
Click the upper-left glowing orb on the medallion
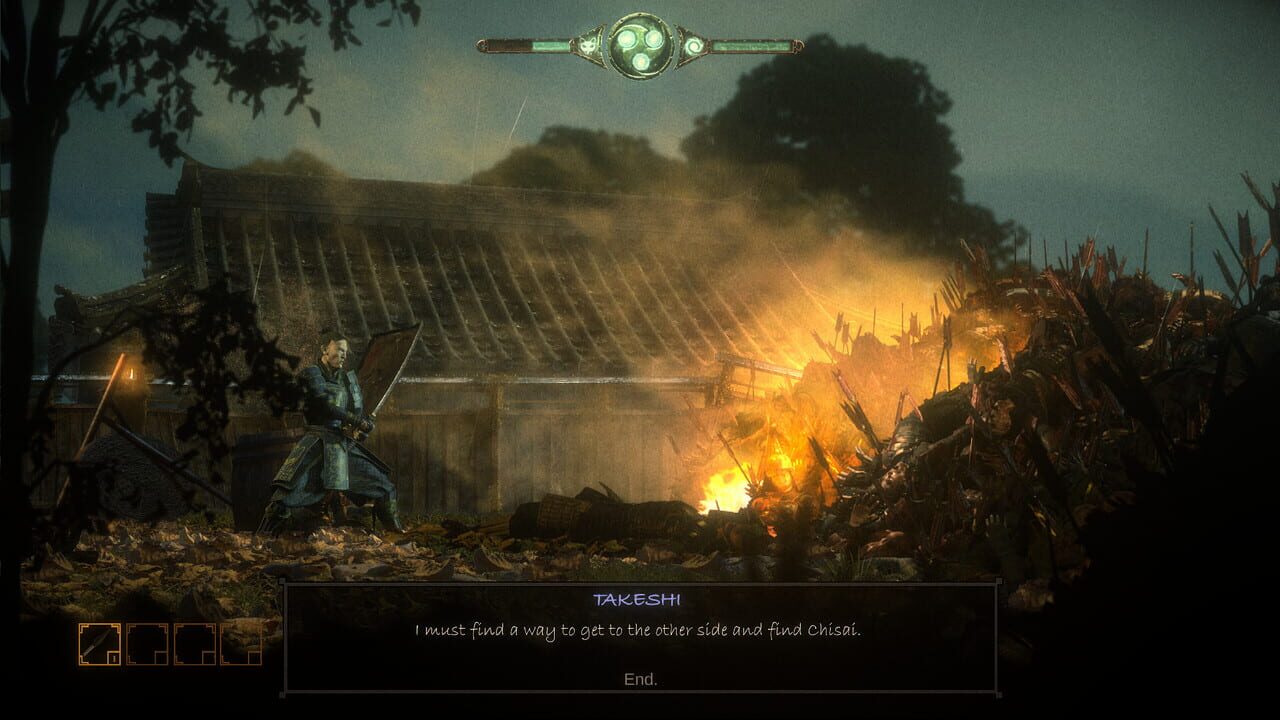pyautogui.click(x=626, y=39)
